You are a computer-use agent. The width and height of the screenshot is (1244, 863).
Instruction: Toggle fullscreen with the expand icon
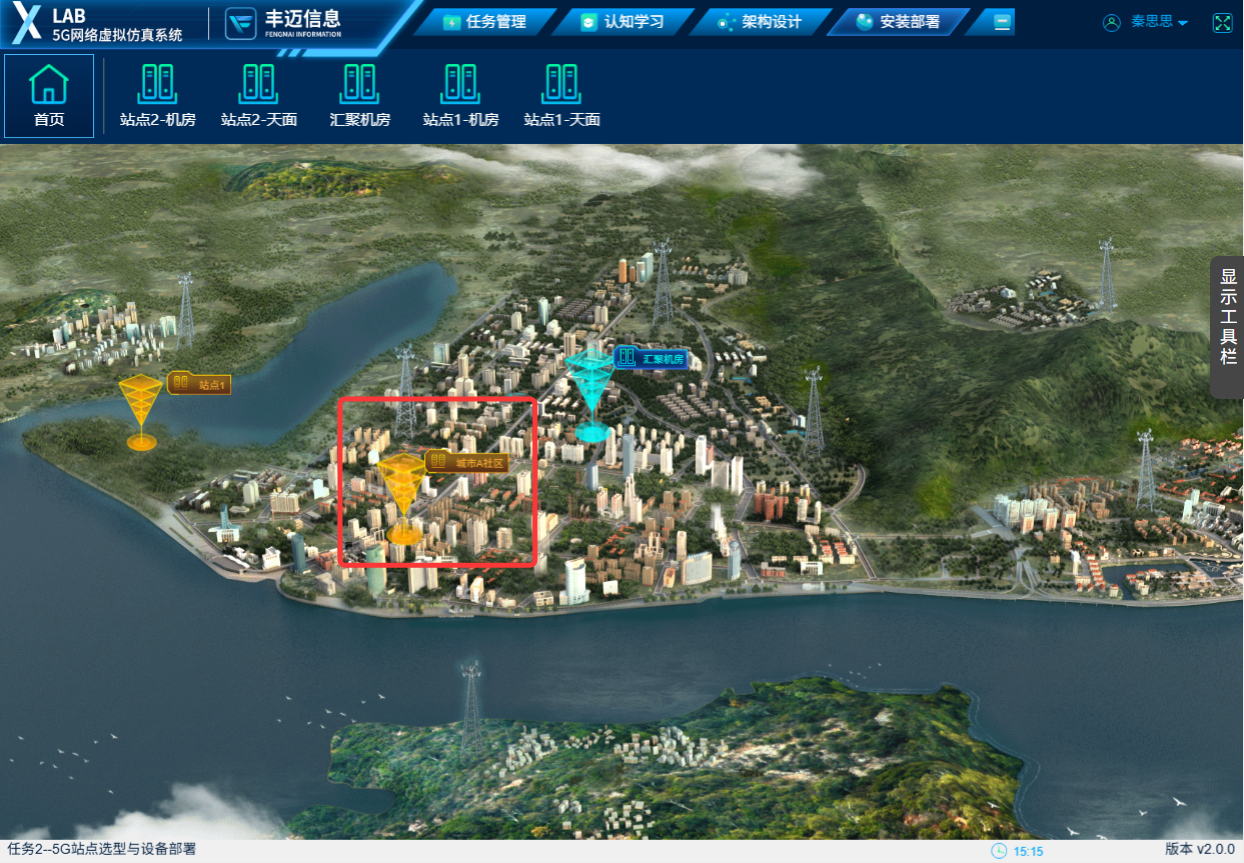[1222, 22]
